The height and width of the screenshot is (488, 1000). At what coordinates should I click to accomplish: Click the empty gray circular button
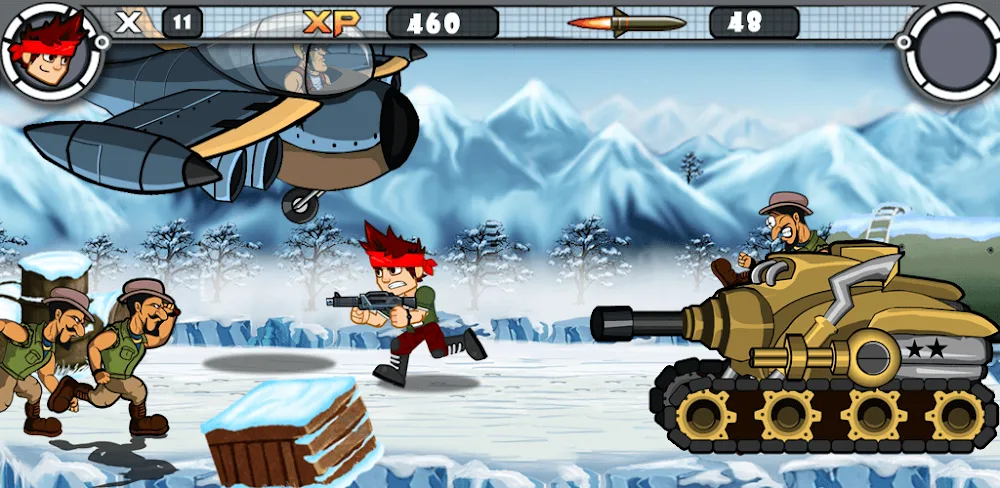tap(950, 50)
